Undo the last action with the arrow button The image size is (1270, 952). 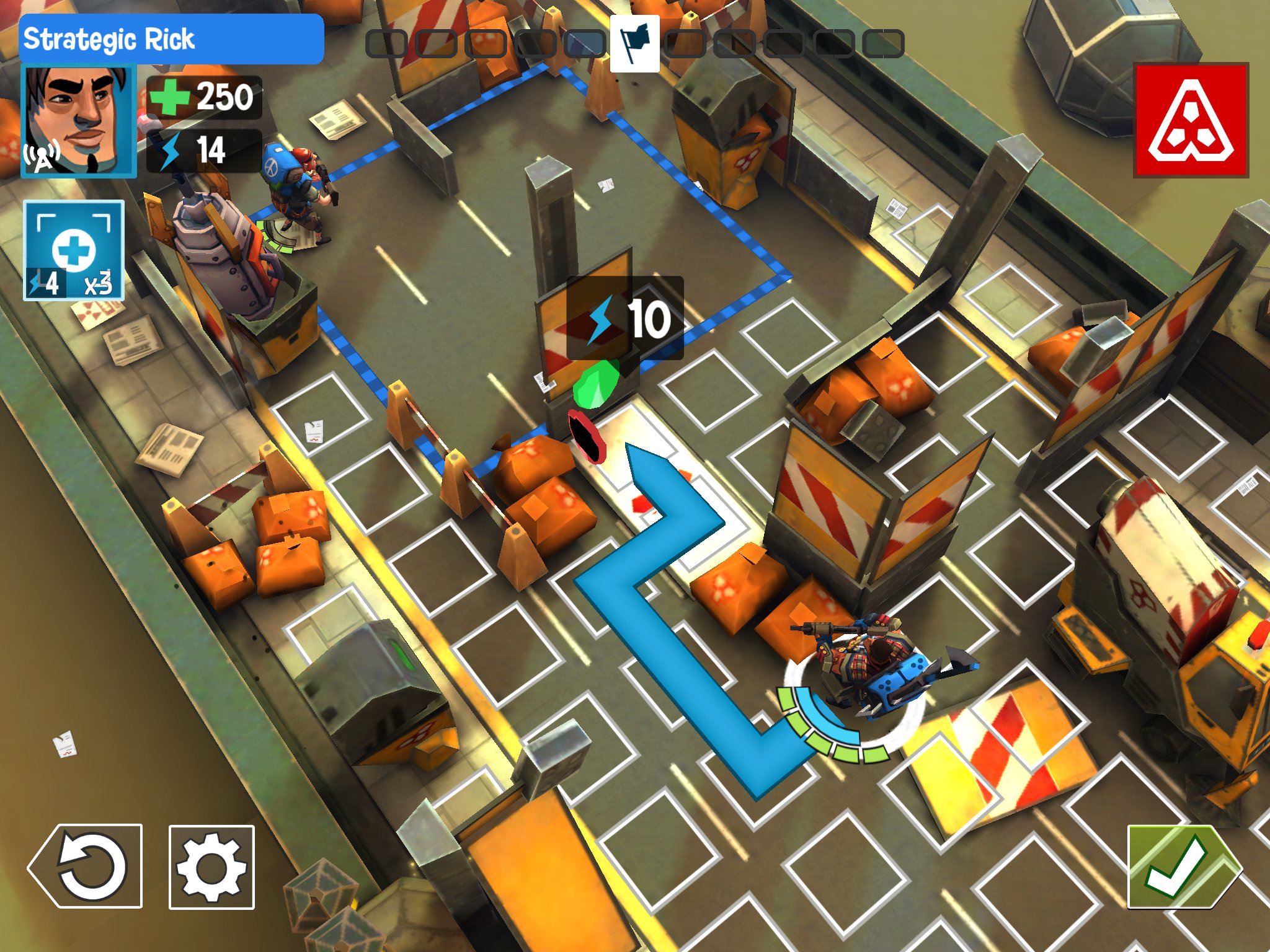click(x=86, y=866)
